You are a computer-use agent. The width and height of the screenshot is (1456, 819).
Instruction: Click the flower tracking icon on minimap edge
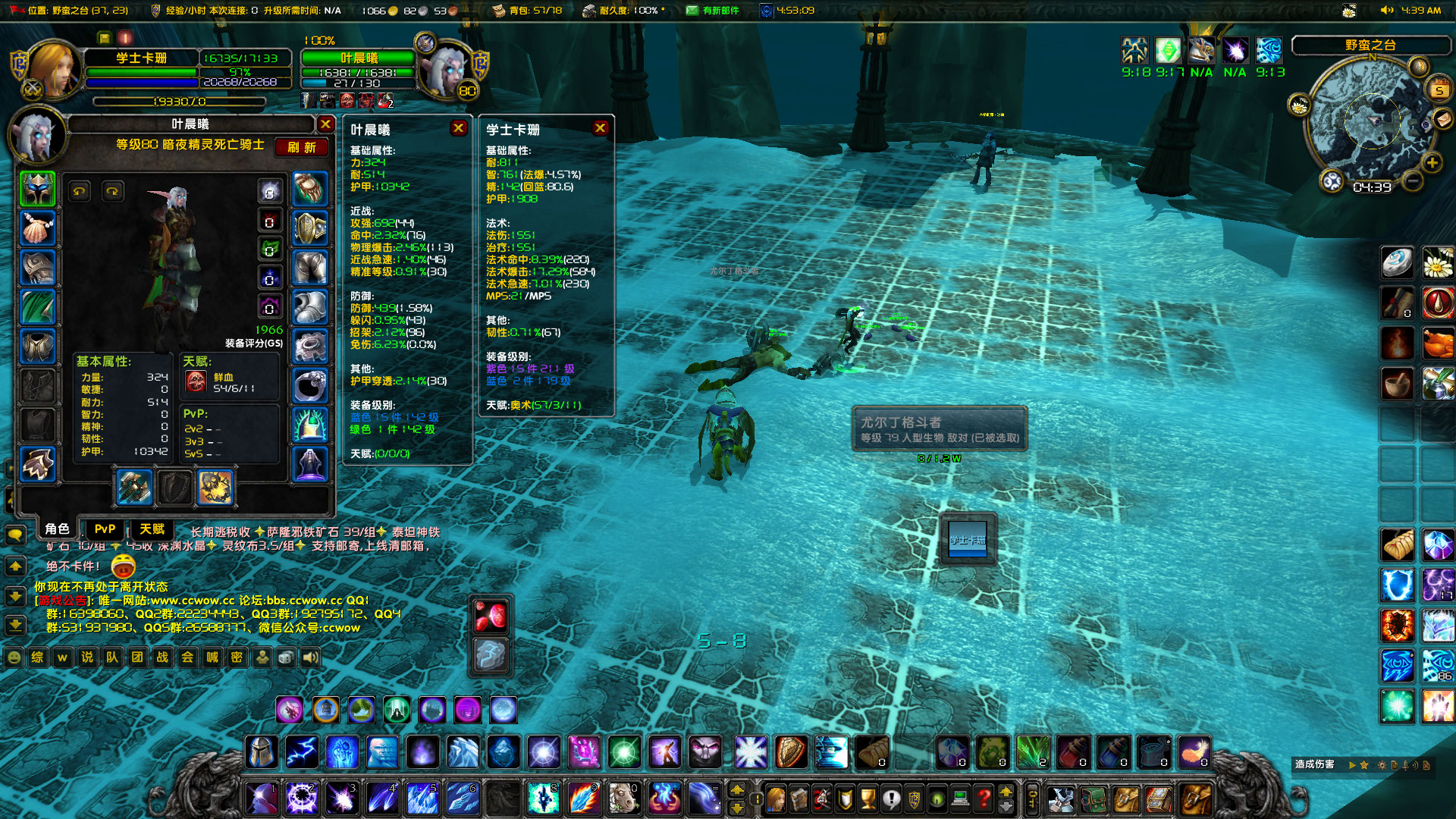(1298, 105)
